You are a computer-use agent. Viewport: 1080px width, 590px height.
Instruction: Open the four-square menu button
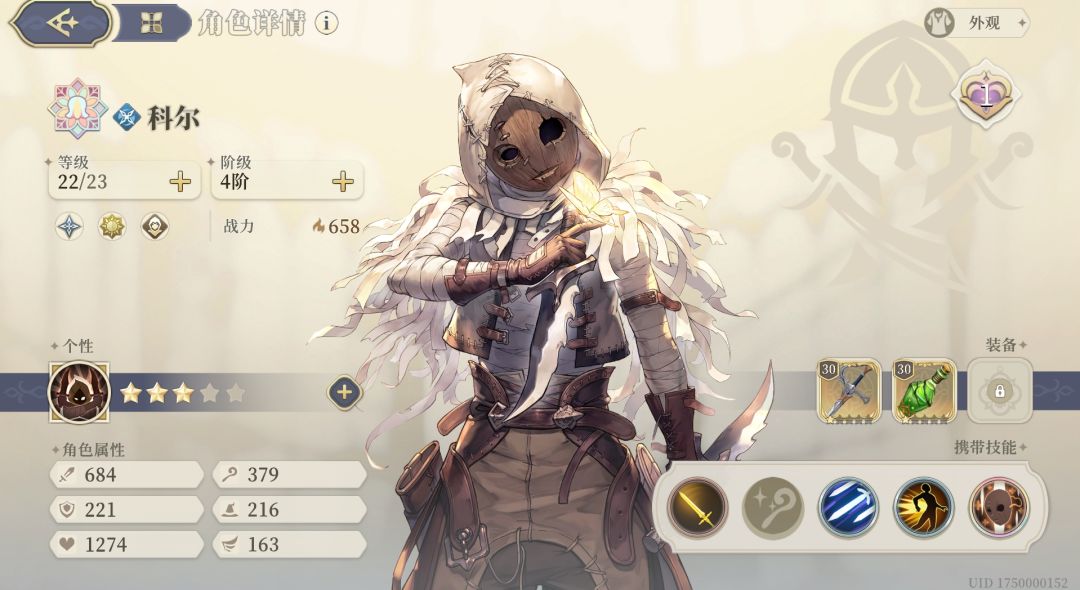coord(151,23)
